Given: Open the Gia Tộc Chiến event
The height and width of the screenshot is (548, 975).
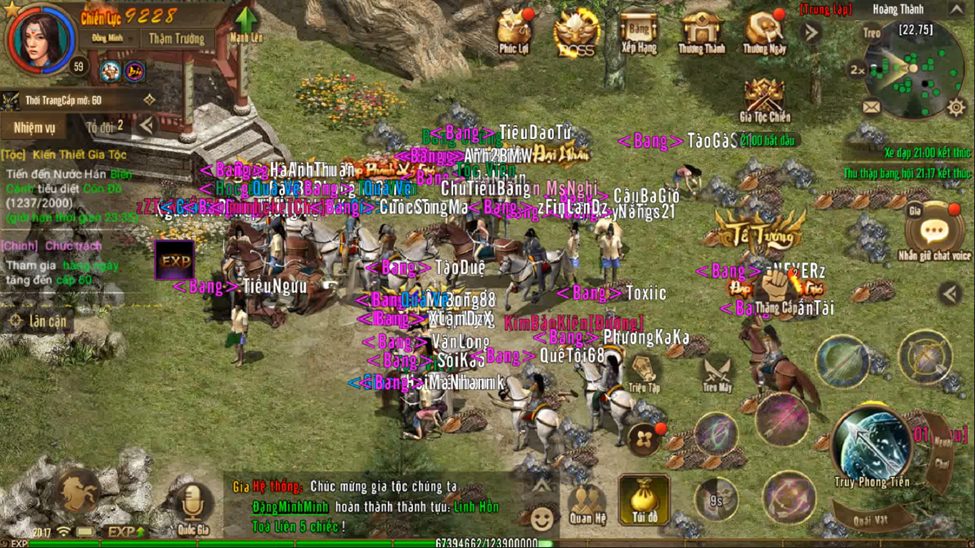Looking at the screenshot, I should (x=765, y=99).
